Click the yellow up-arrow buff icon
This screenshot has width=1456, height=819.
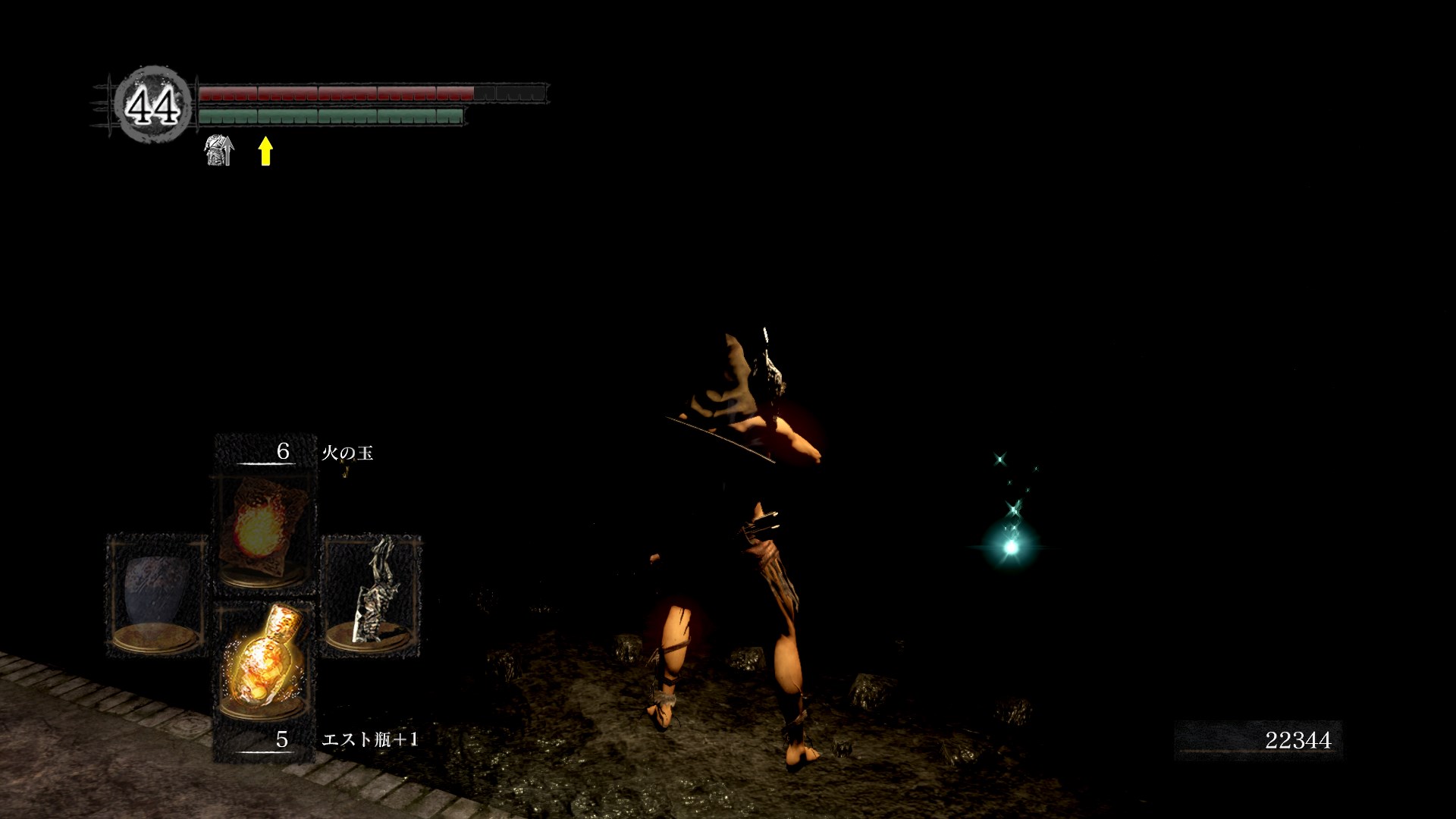pos(265,150)
